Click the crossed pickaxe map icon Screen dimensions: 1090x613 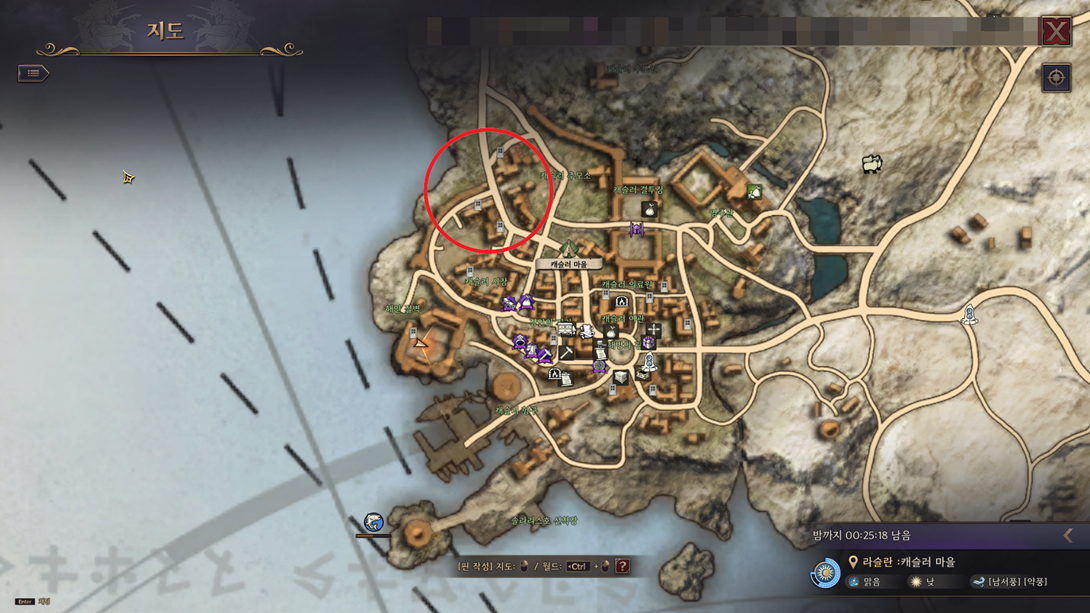[566, 352]
